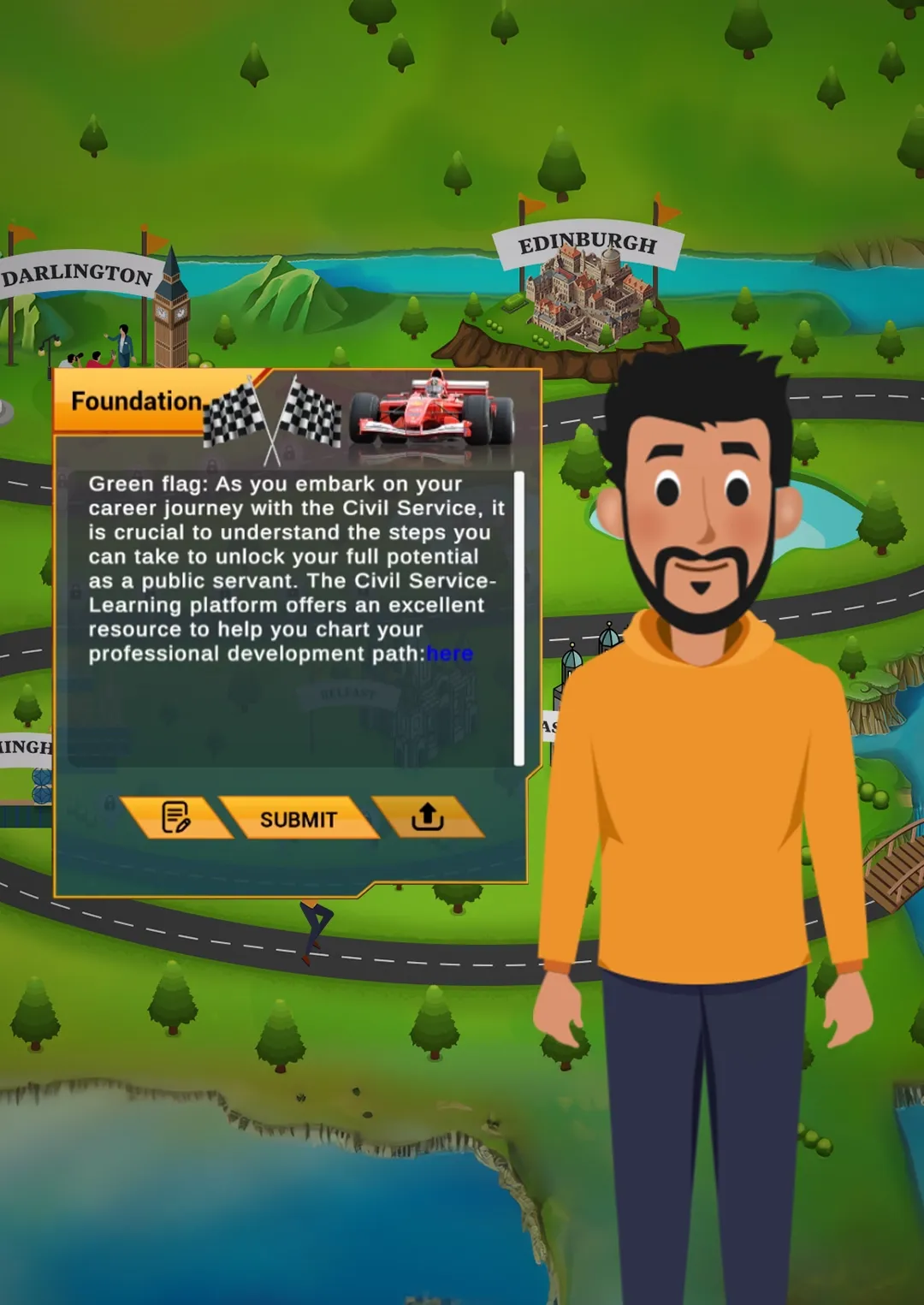Click the upload arrow button
The height and width of the screenshot is (1305, 924).
pyautogui.click(x=427, y=817)
